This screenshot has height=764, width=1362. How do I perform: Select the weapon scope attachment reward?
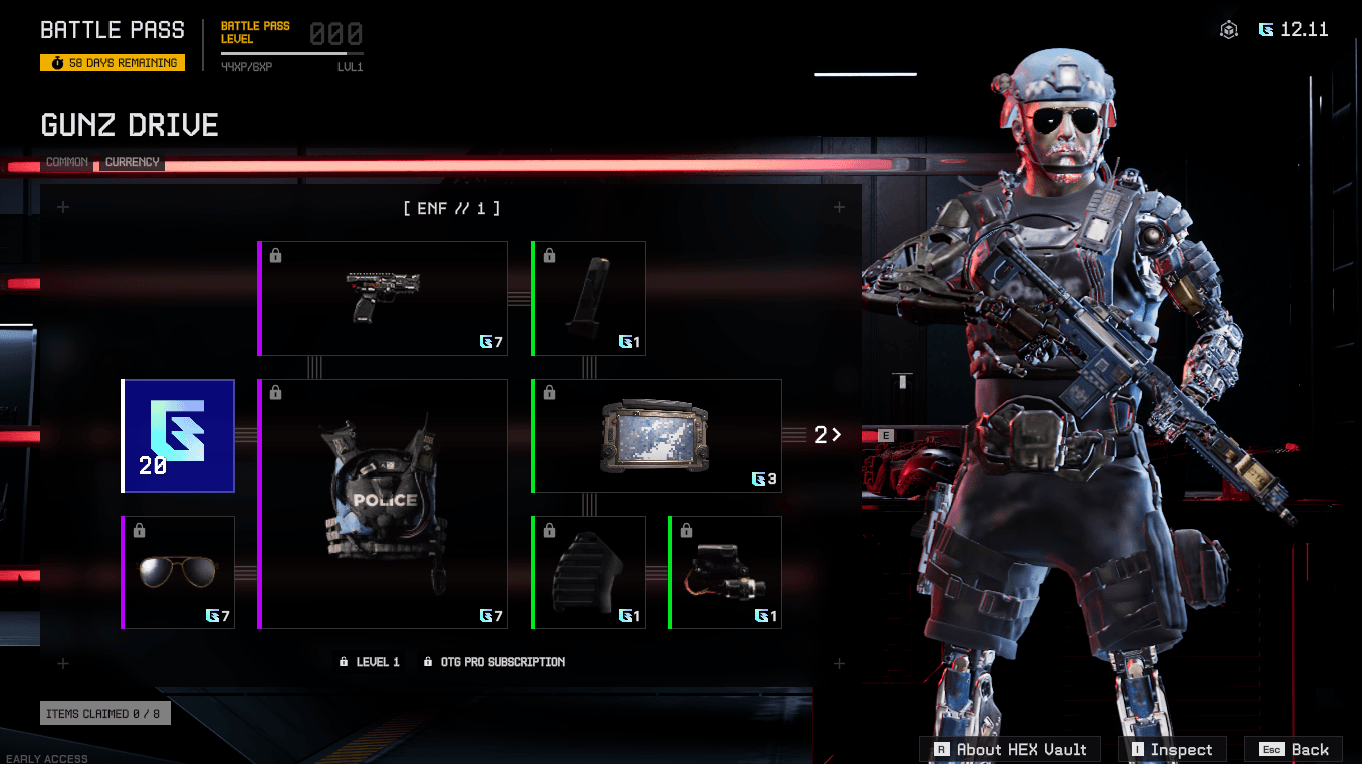[725, 572]
